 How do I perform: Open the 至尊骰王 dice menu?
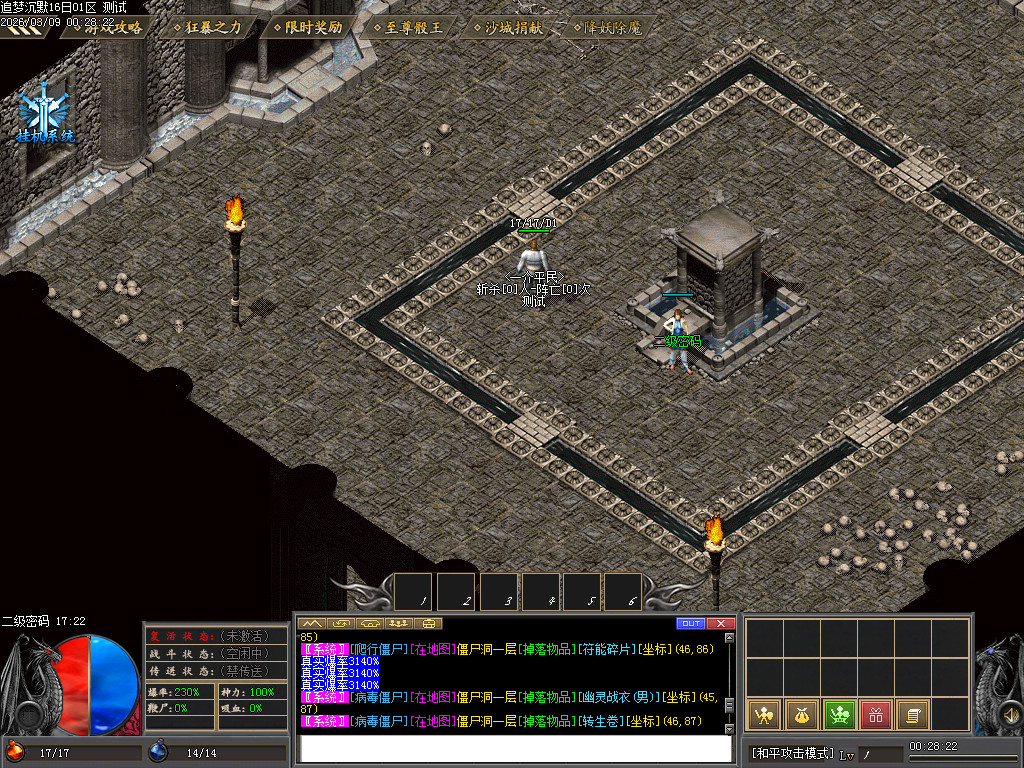point(407,27)
